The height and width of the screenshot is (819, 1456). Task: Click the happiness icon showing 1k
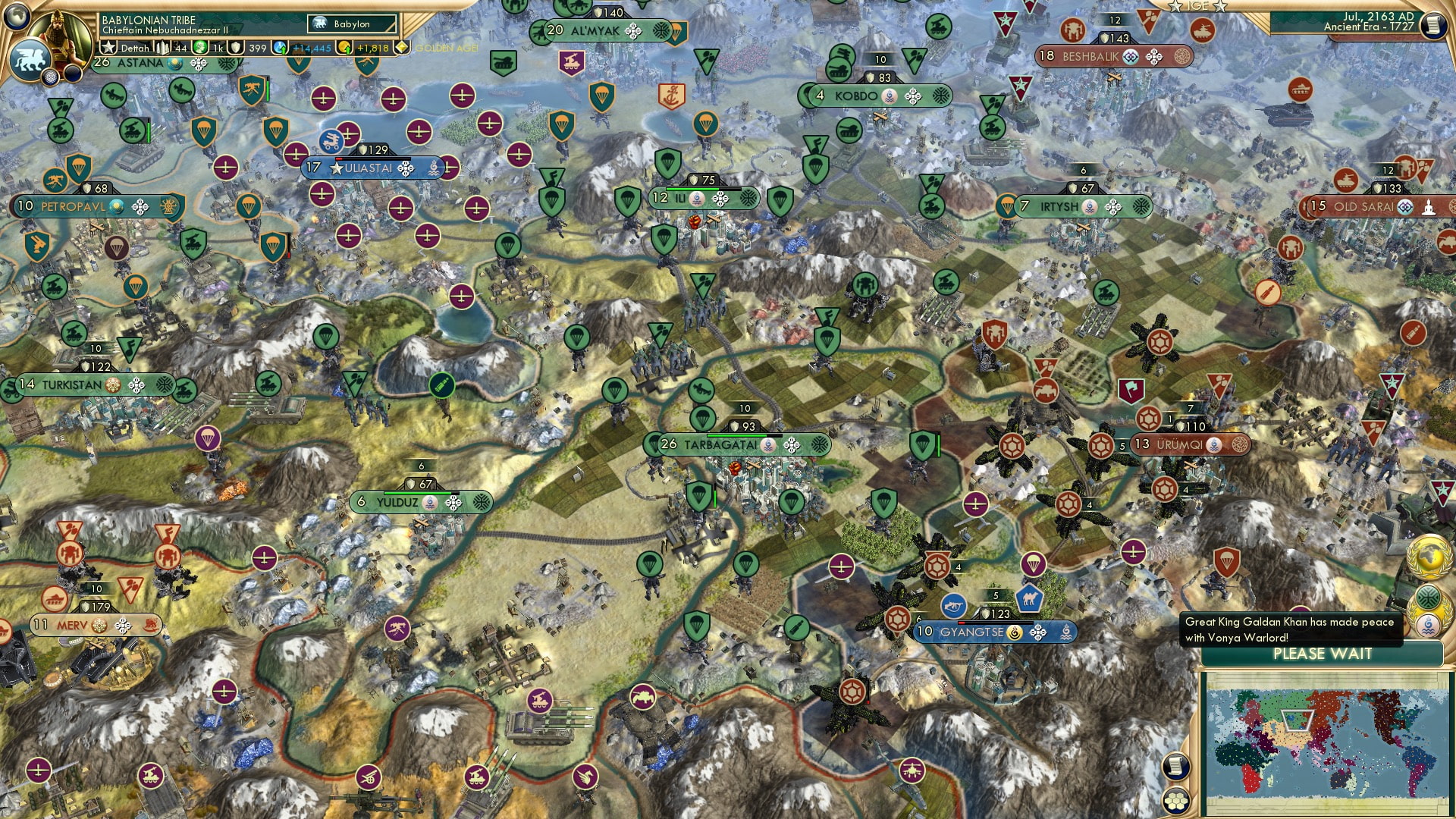201,47
